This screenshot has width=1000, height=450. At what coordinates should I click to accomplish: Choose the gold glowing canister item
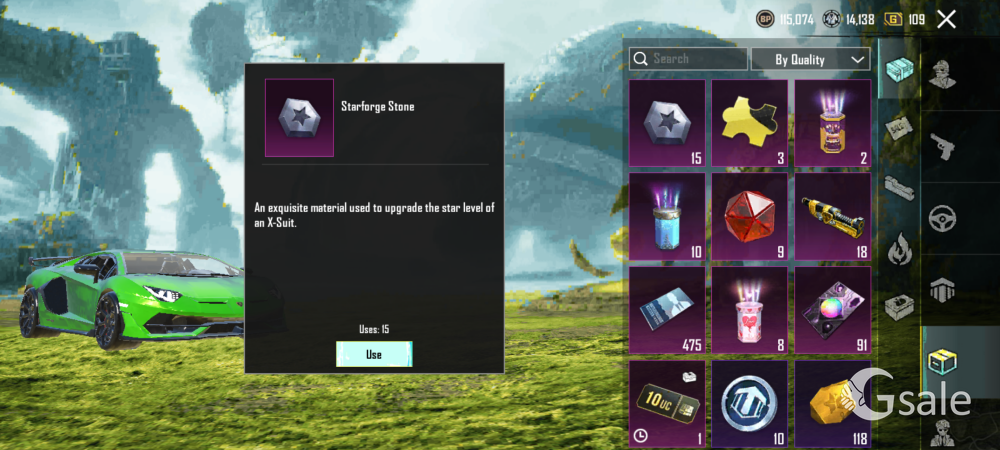coord(832,123)
